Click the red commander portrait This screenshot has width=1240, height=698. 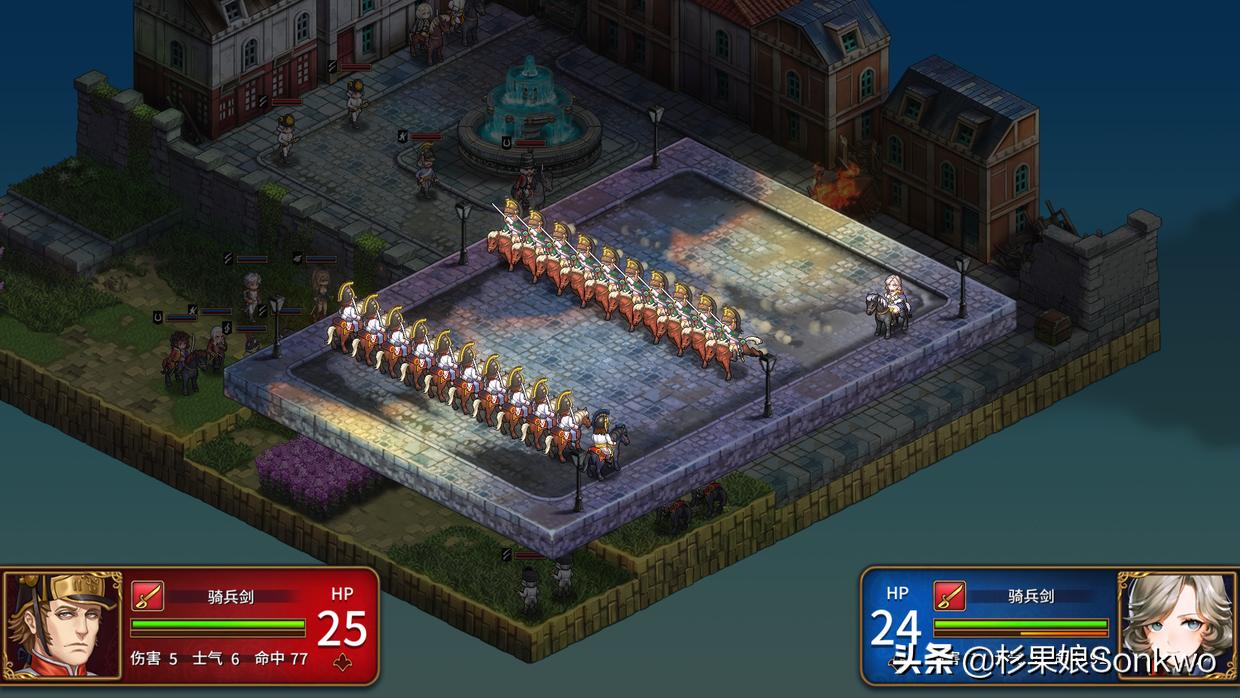[x=62, y=627]
